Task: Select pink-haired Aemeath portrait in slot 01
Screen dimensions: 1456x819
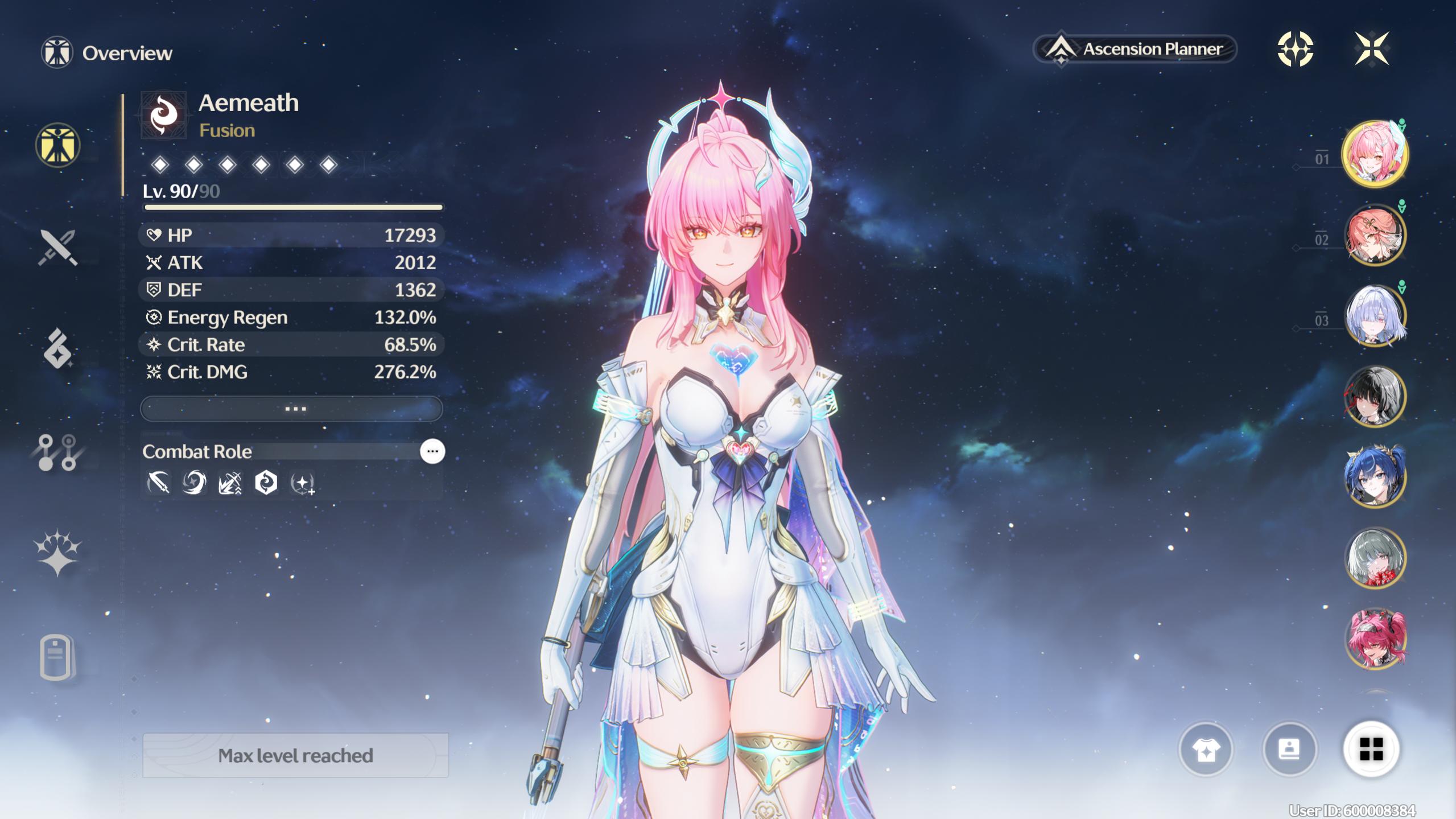Action: [1375, 154]
